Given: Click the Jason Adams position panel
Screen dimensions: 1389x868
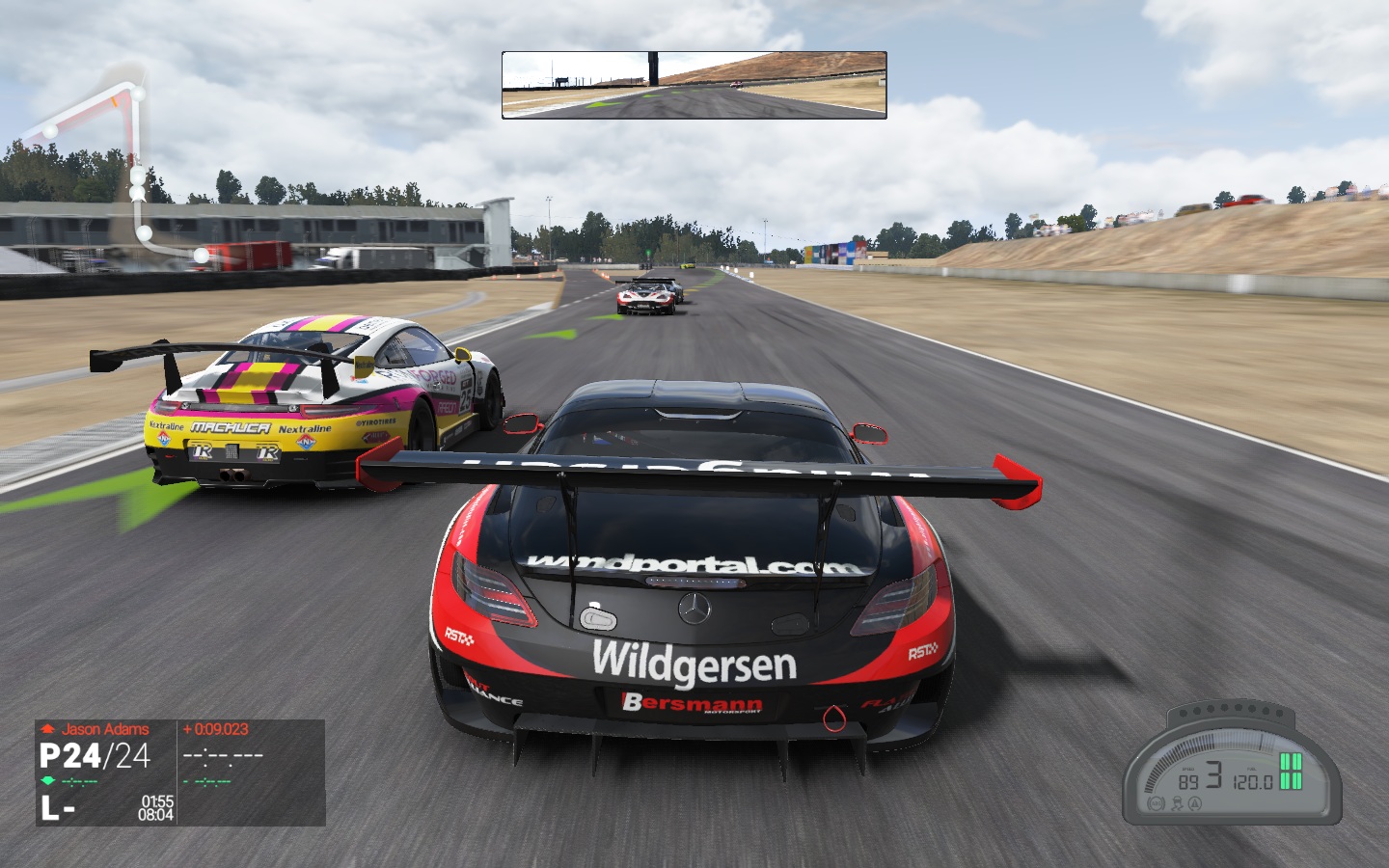Looking at the screenshot, I should click(179, 772).
